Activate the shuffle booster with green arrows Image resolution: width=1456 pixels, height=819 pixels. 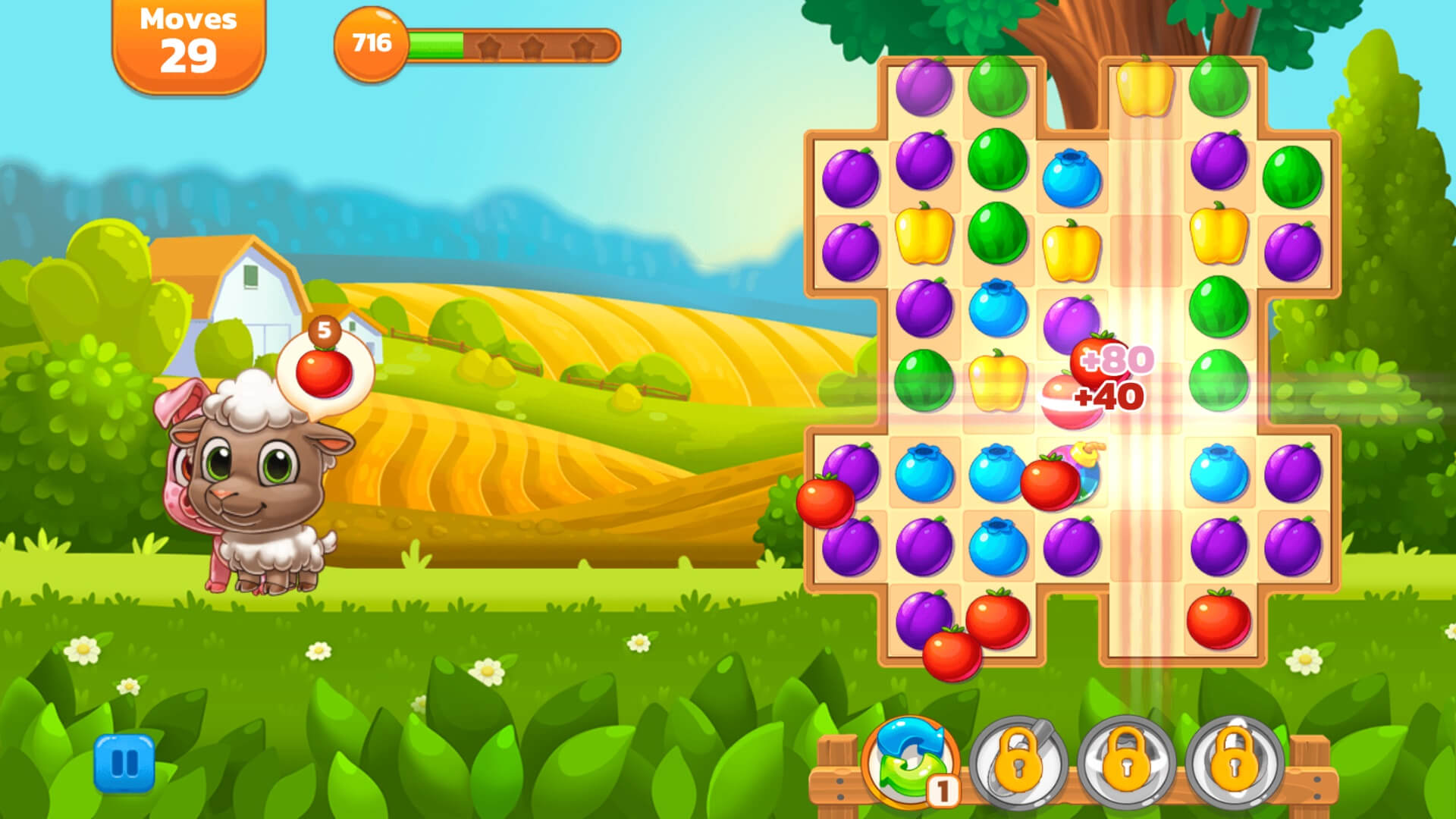pyautogui.click(x=910, y=762)
